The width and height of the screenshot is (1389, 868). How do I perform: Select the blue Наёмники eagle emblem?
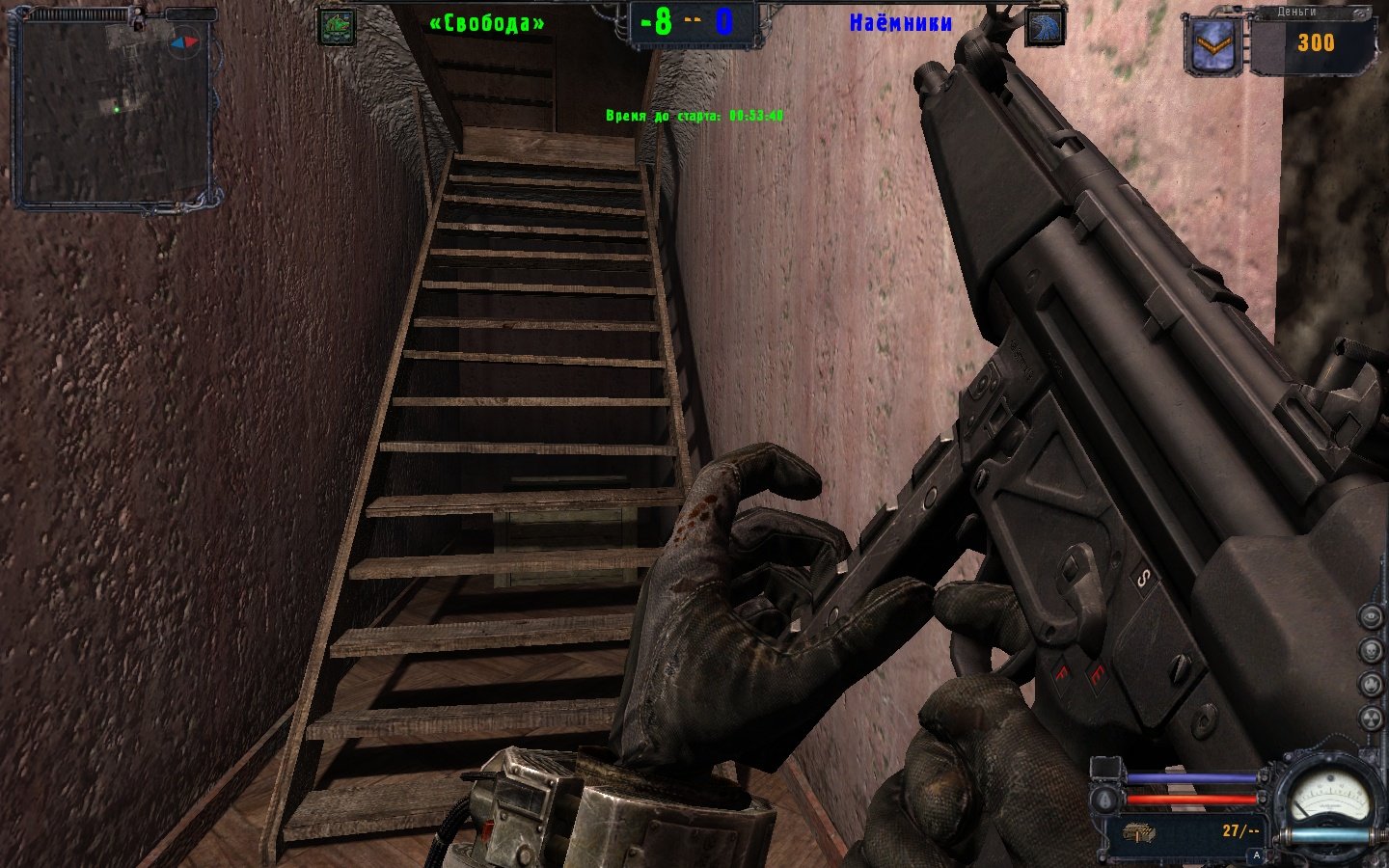click(x=1046, y=27)
